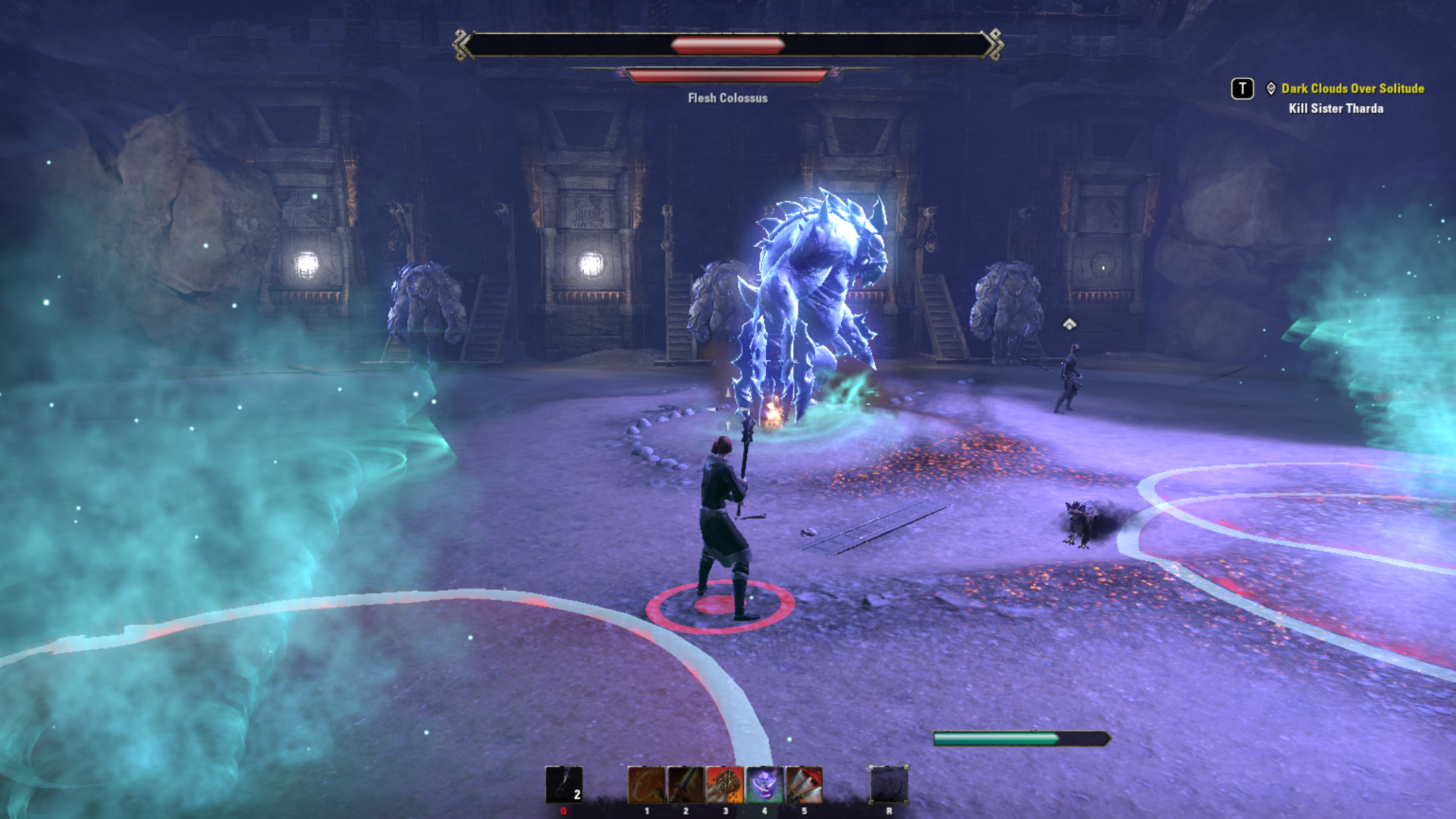Cast the molten rock ability
This screenshot has height=819, width=1456.
coord(725,784)
